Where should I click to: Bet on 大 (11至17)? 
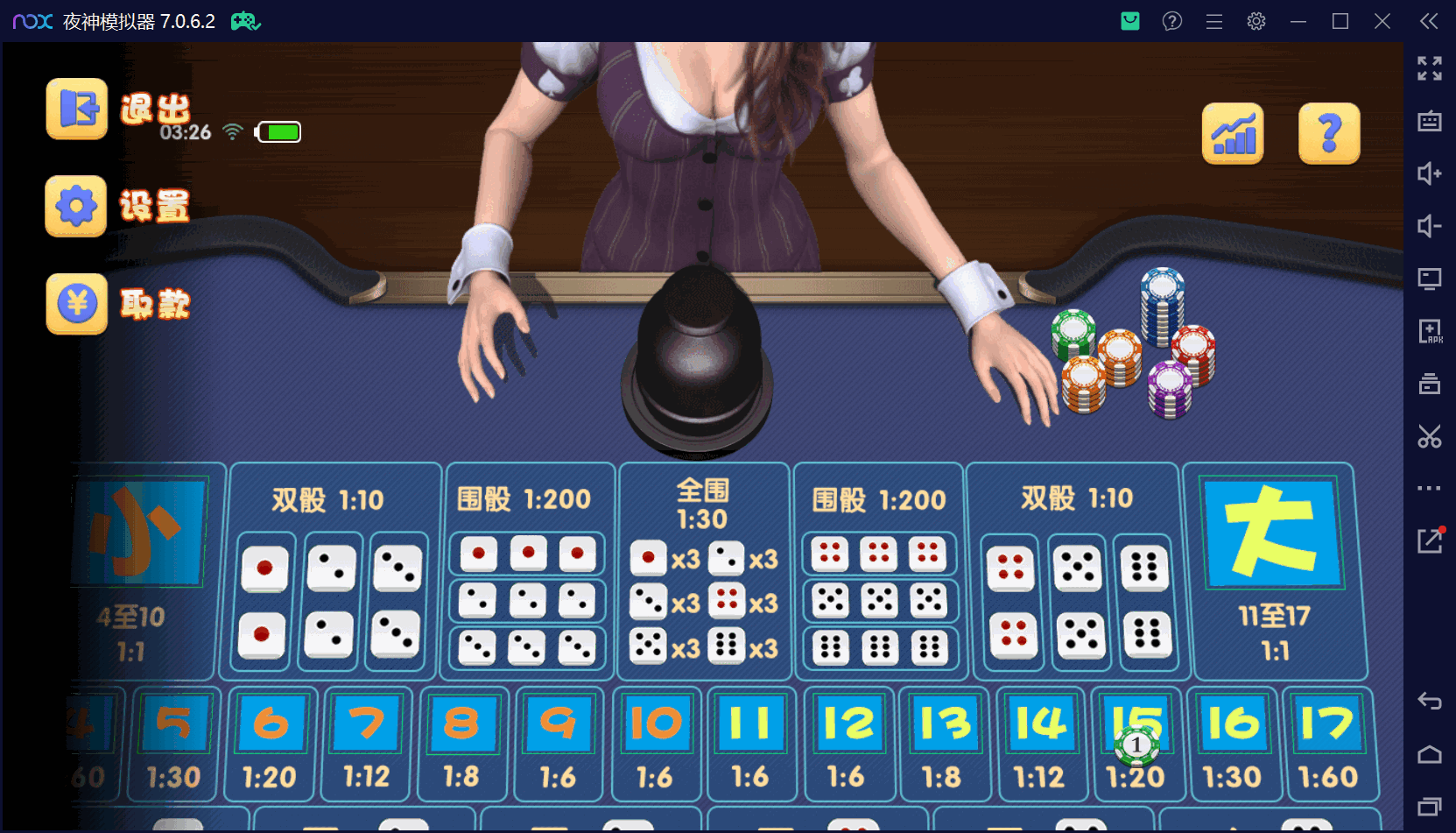[x=1273, y=569]
